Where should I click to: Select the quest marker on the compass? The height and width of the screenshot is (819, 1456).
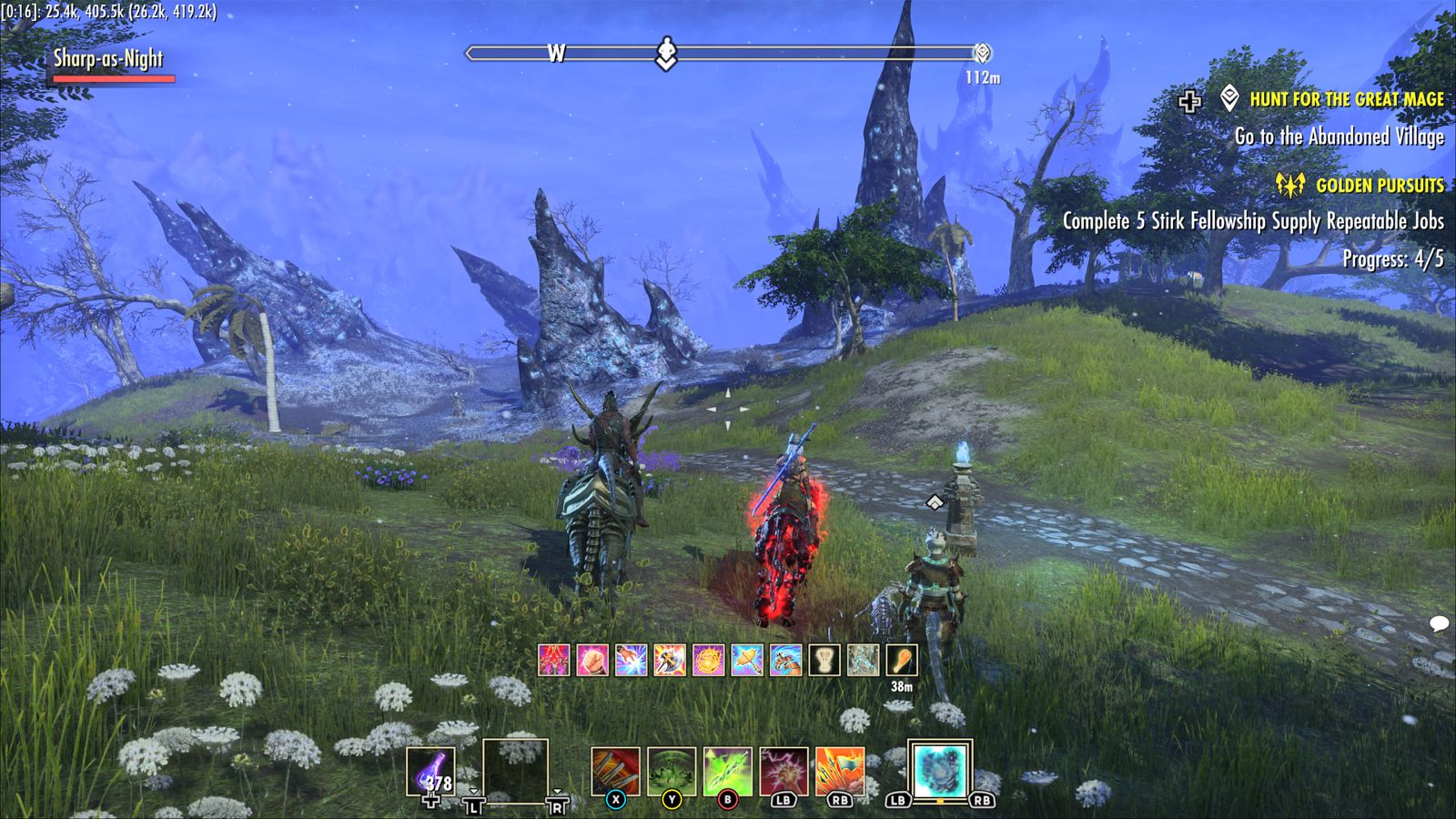[x=982, y=53]
